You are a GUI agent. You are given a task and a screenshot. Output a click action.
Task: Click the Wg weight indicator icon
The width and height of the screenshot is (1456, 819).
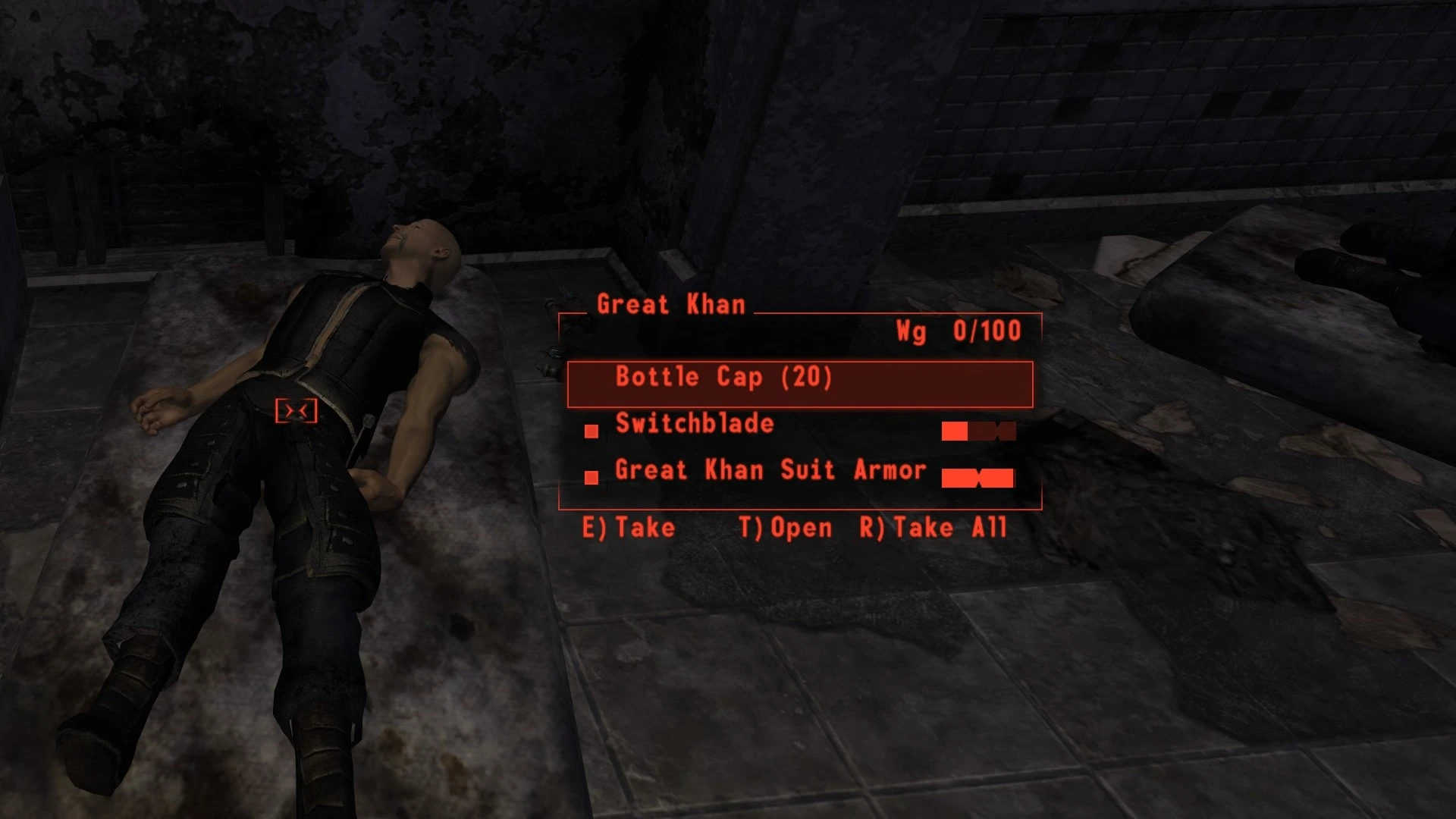tap(913, 331)
